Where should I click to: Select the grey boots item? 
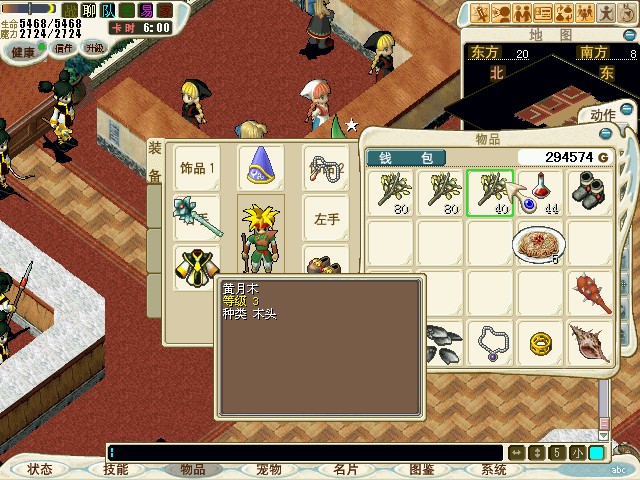[x=590, y=190]
